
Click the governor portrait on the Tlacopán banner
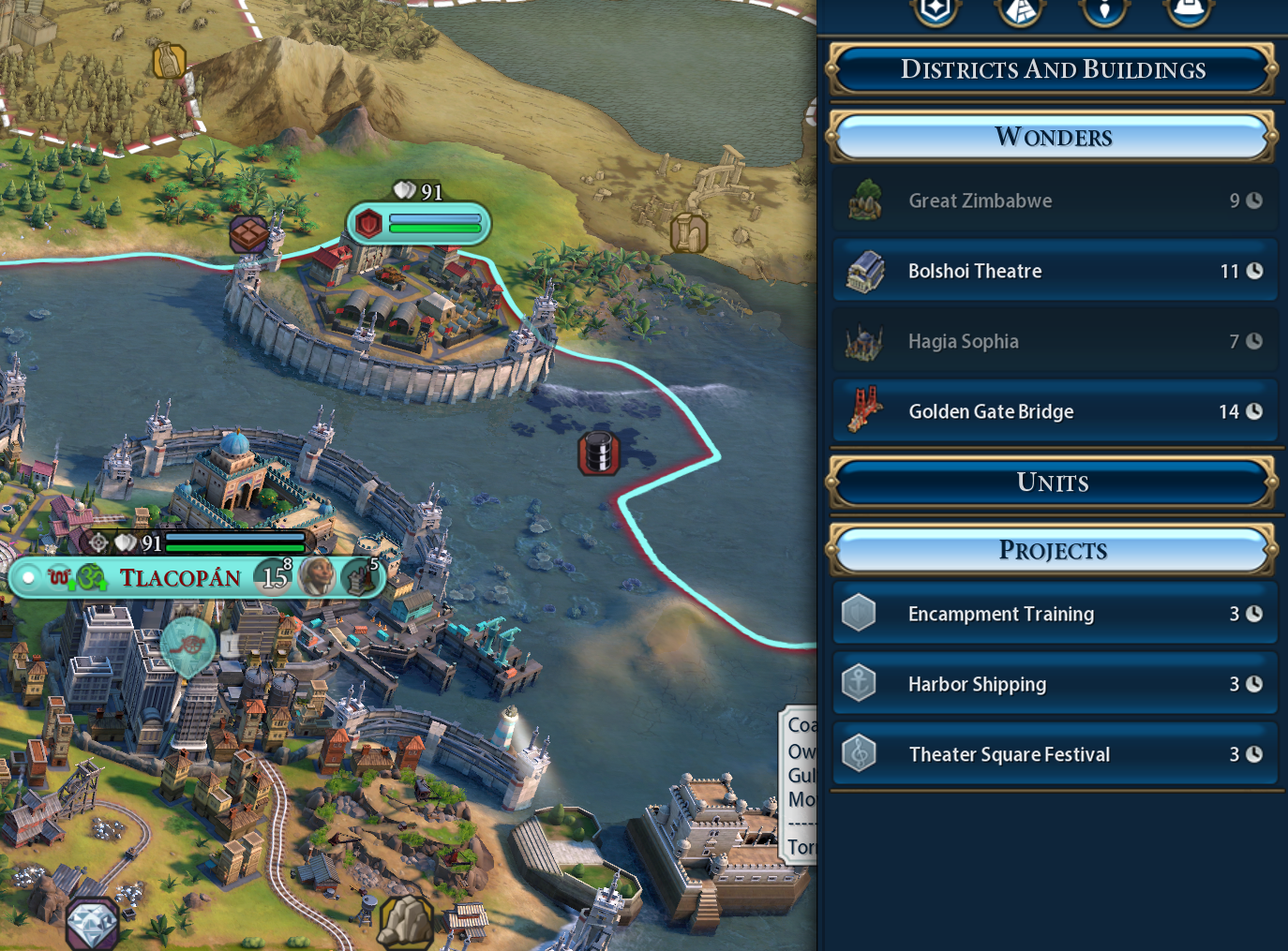tap(317, 576)
